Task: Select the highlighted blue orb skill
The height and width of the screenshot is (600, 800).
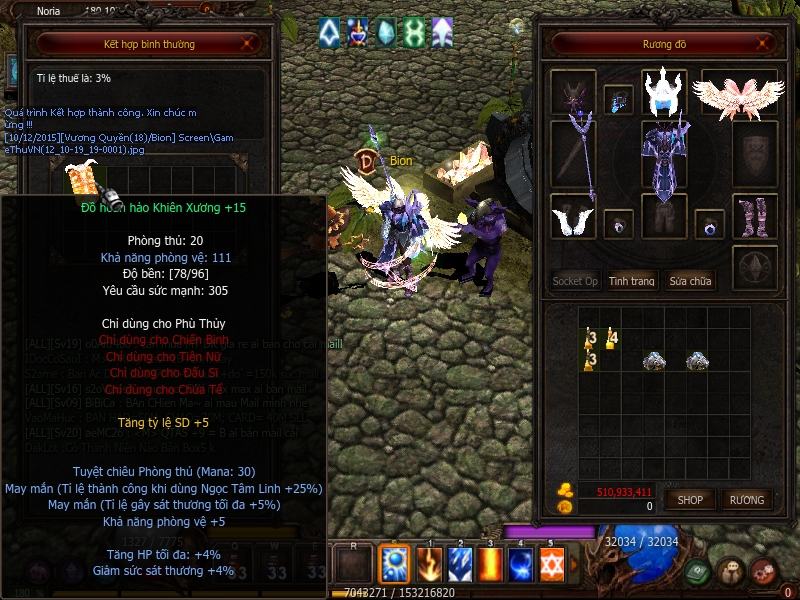Action: 396,564
